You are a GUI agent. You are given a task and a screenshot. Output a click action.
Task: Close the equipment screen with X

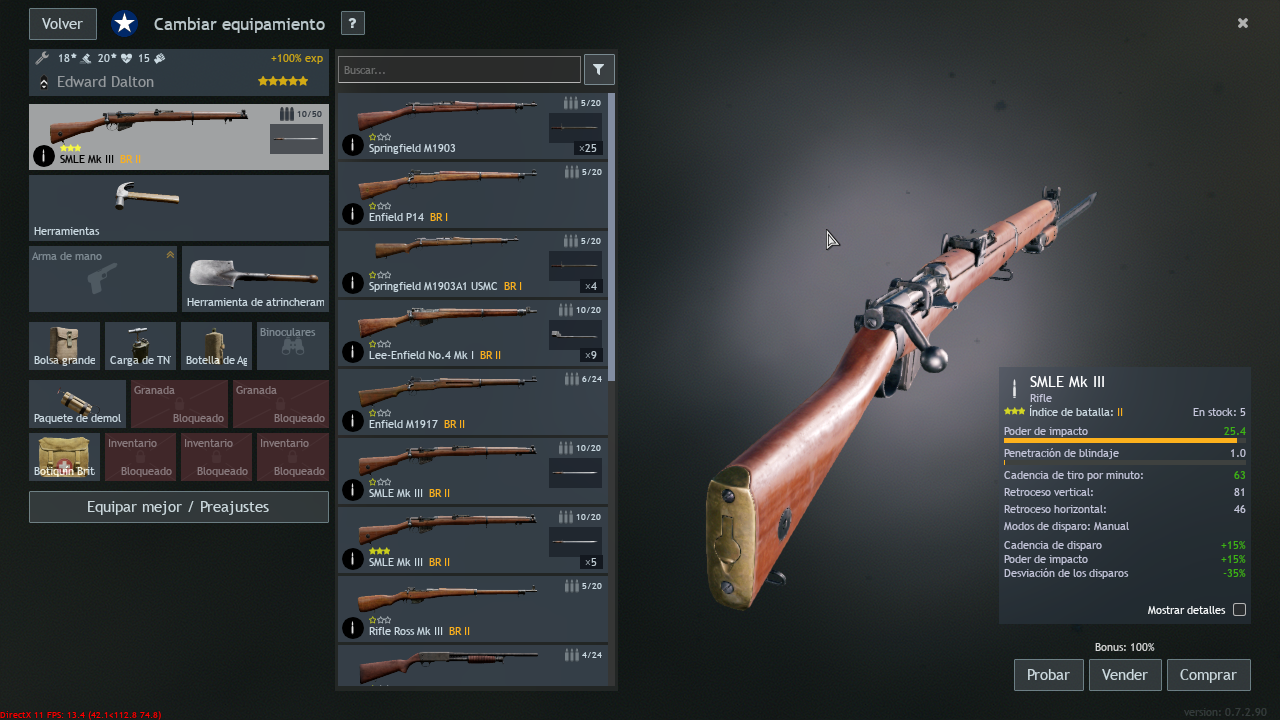pos(1243,23)
